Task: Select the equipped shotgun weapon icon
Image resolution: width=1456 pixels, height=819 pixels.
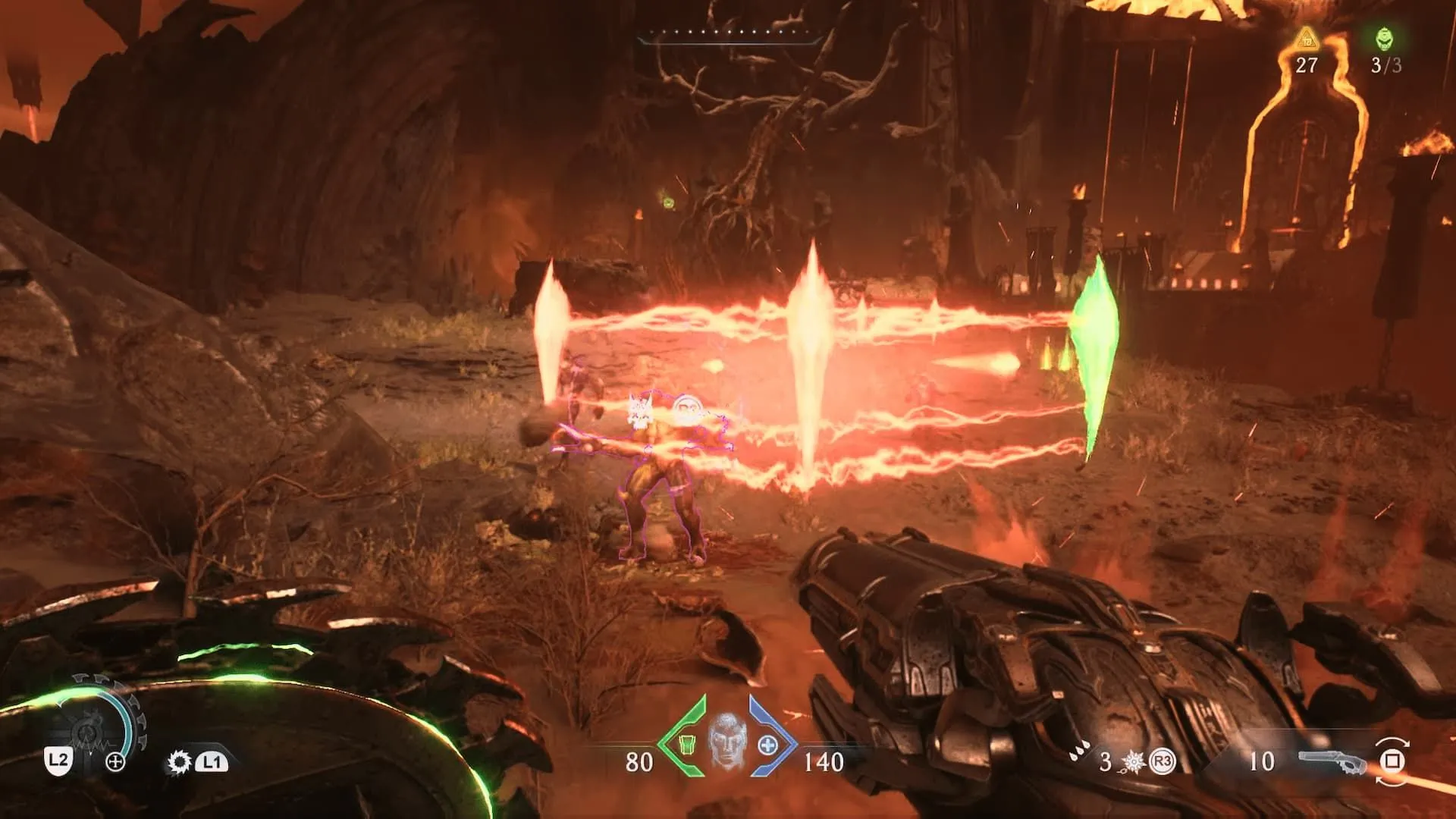Action: [1332, 761]
